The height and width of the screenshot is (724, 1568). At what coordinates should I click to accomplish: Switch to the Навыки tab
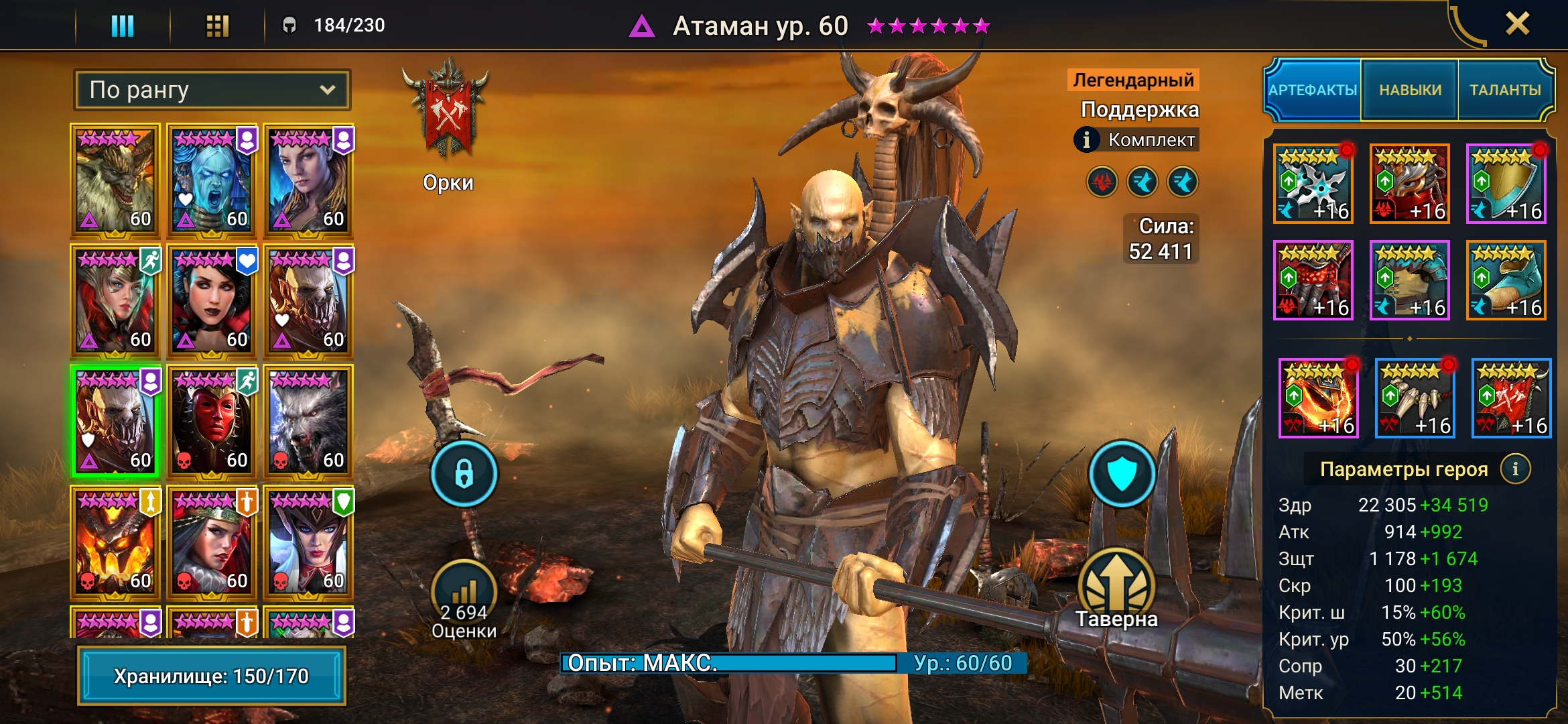pyautogui.click(x=1410, y=90)
